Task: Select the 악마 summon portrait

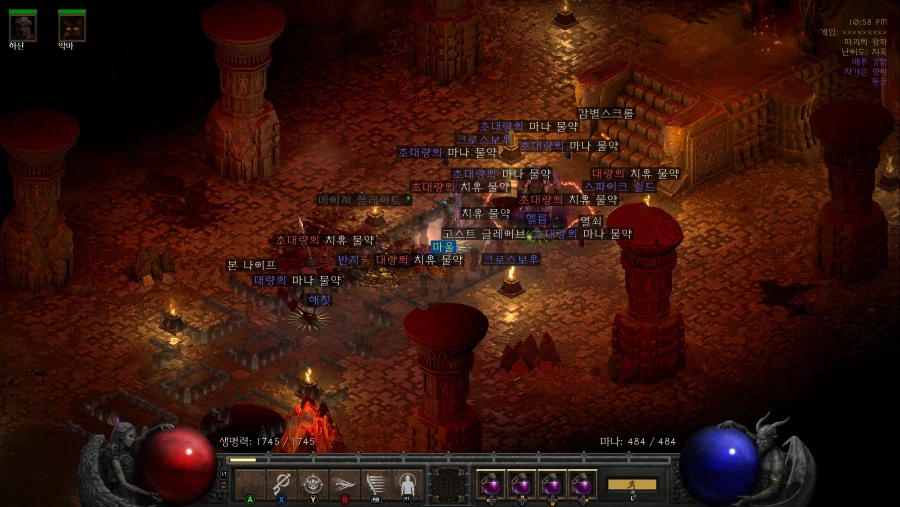Action: pos(71,27)
